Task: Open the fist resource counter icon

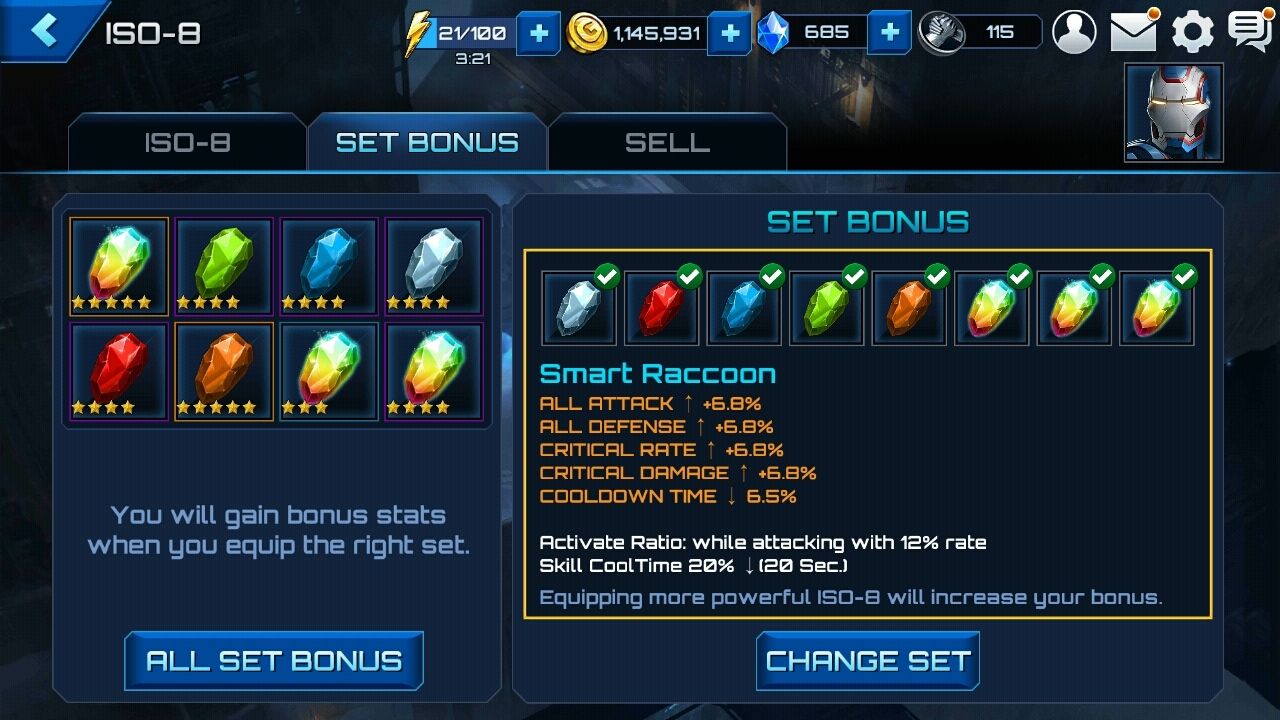Action: (x=941, y=32)
